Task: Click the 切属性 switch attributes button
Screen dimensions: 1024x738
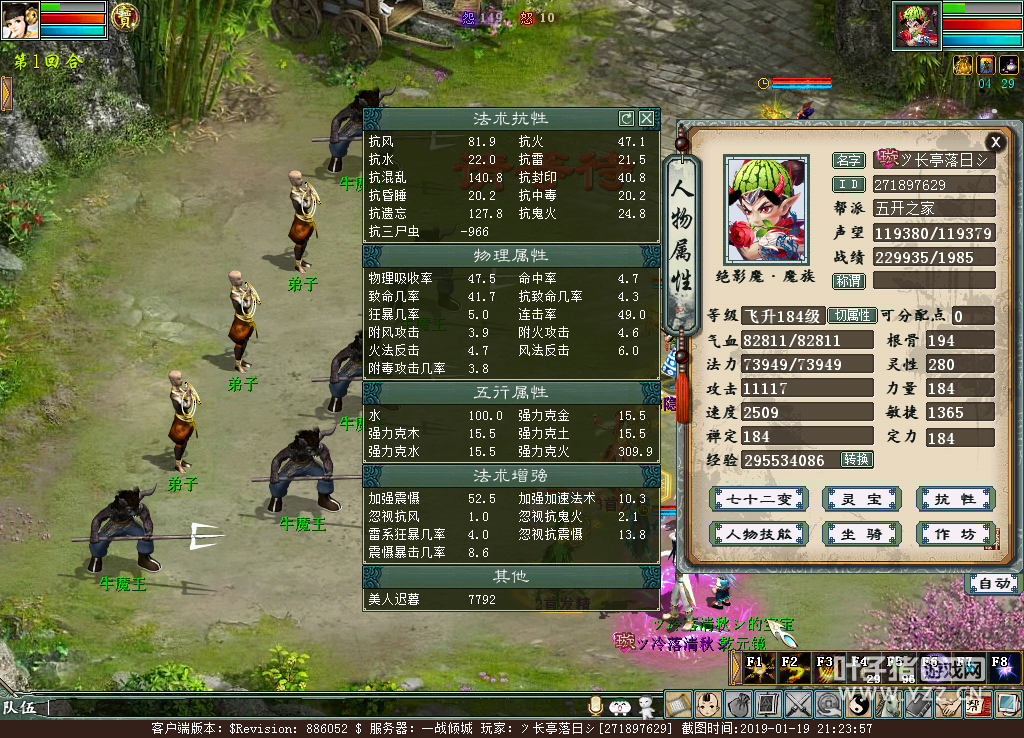Action: [853, 316]
